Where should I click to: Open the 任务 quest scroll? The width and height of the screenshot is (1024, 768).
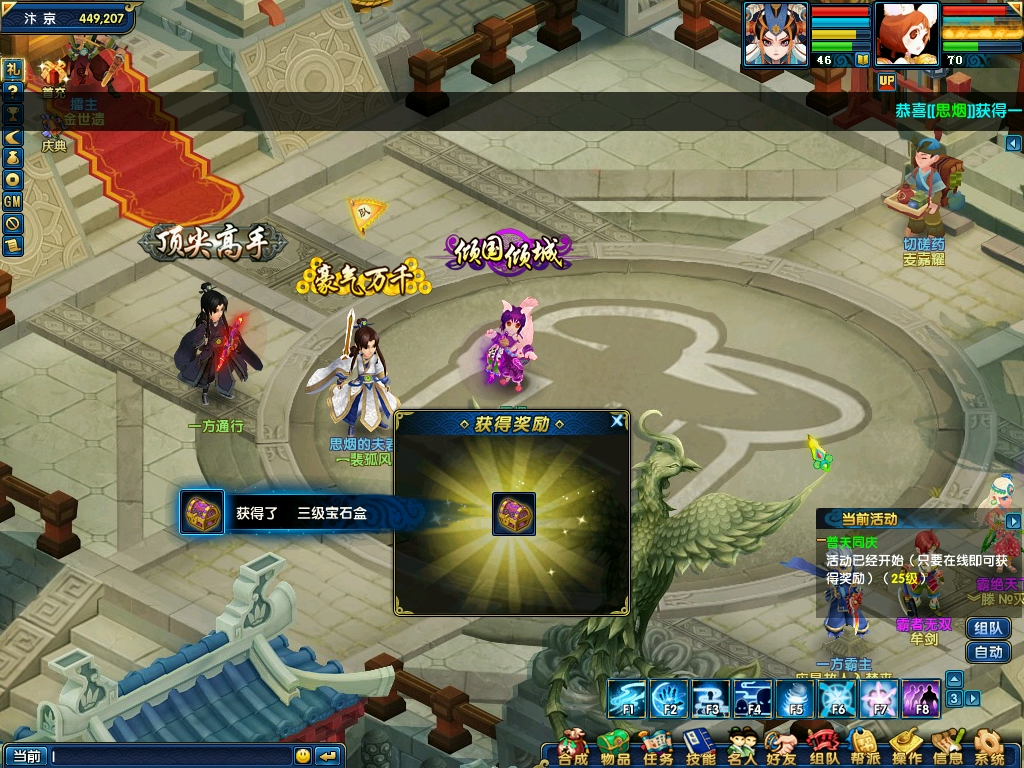point(657,748)
